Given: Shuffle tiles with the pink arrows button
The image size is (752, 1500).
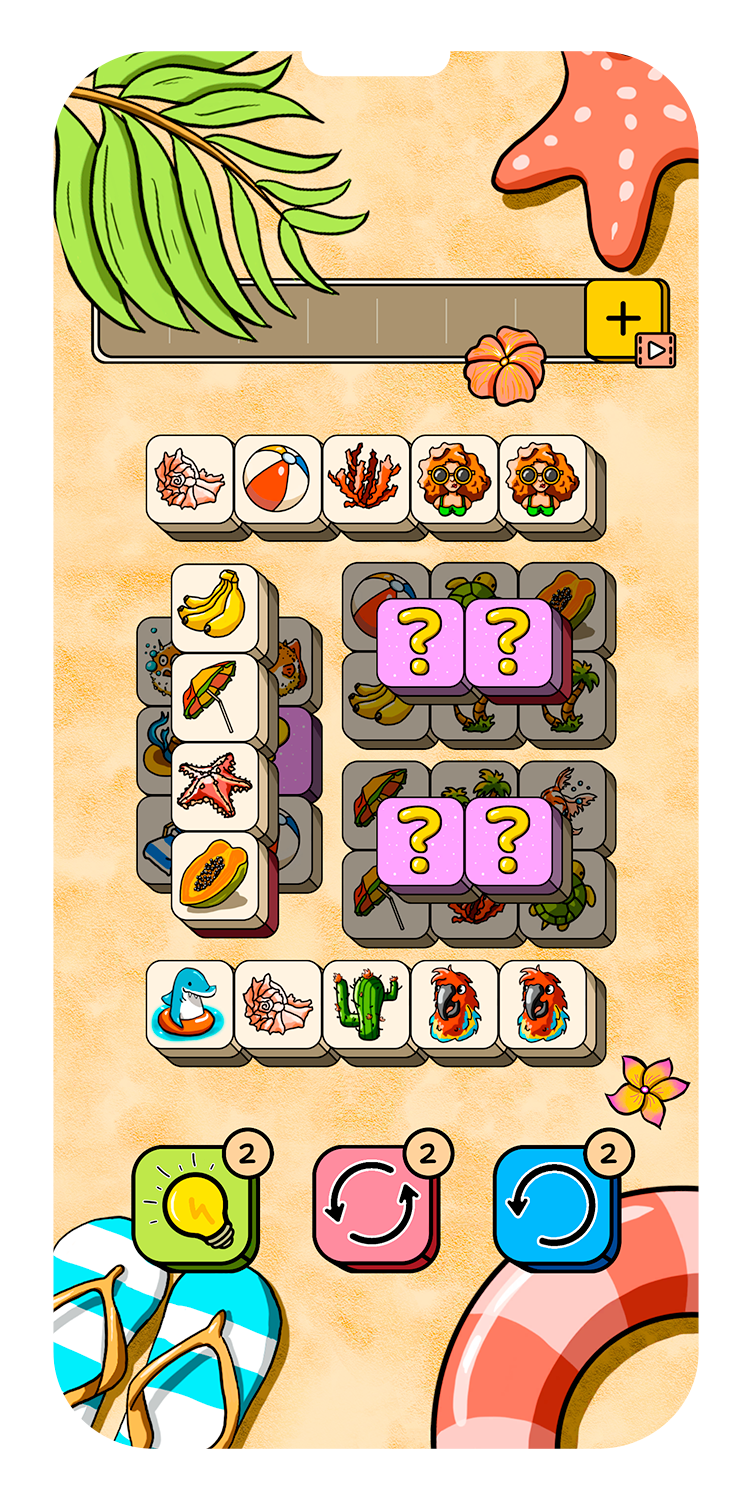Looking at the screenshot, I should (374, 1207).
